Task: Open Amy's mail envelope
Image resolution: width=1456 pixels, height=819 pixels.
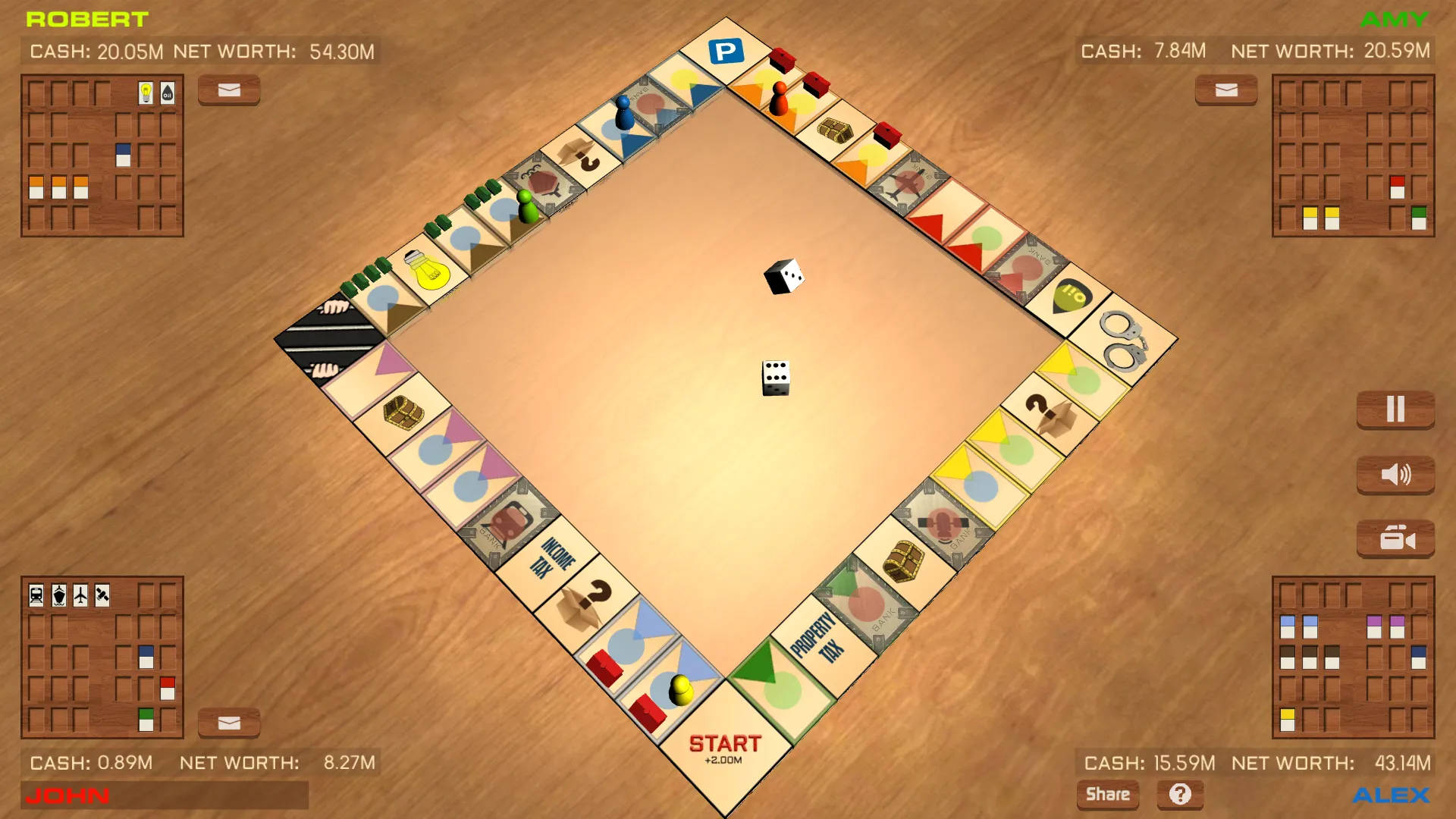Action: pyautogui.click(x=1225, y=90)
